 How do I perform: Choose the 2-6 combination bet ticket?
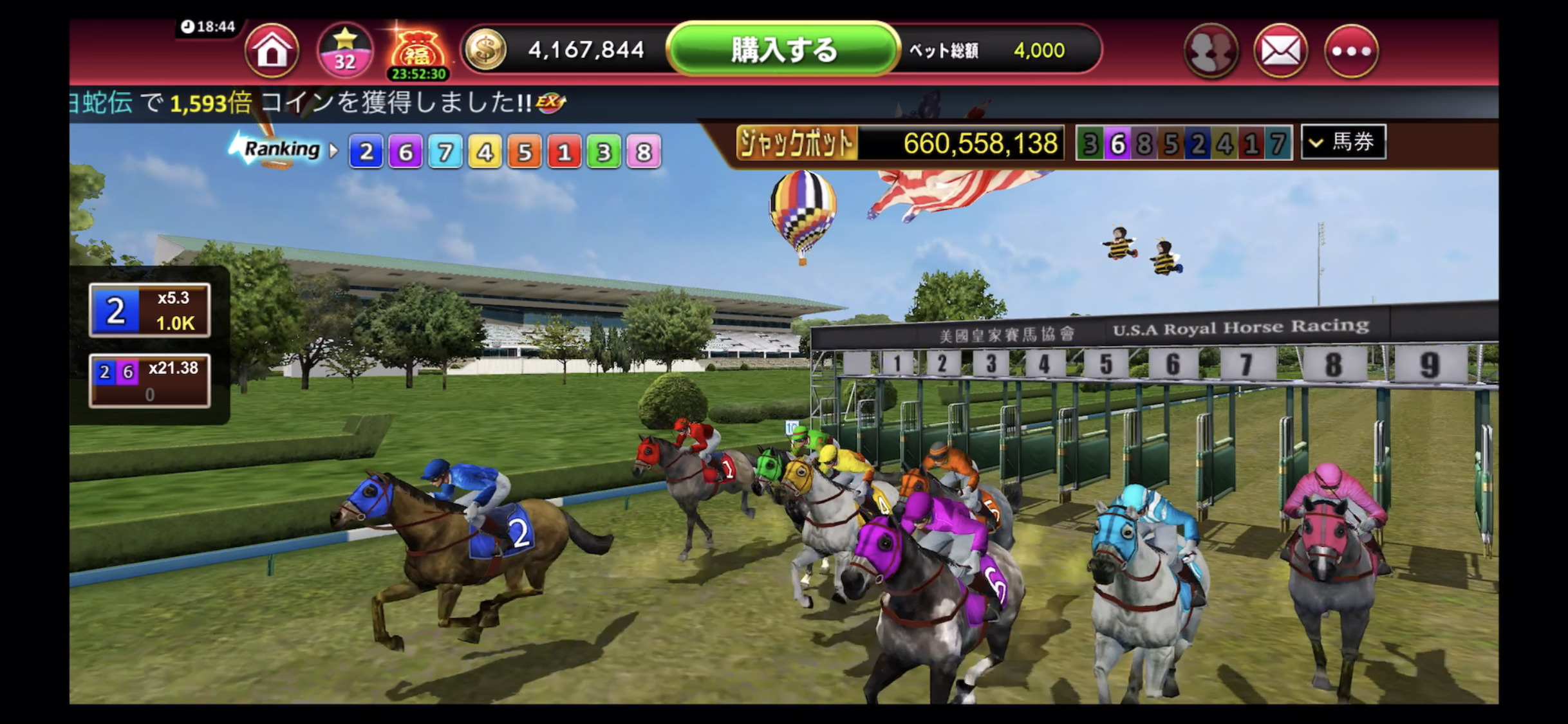[149, 380]
